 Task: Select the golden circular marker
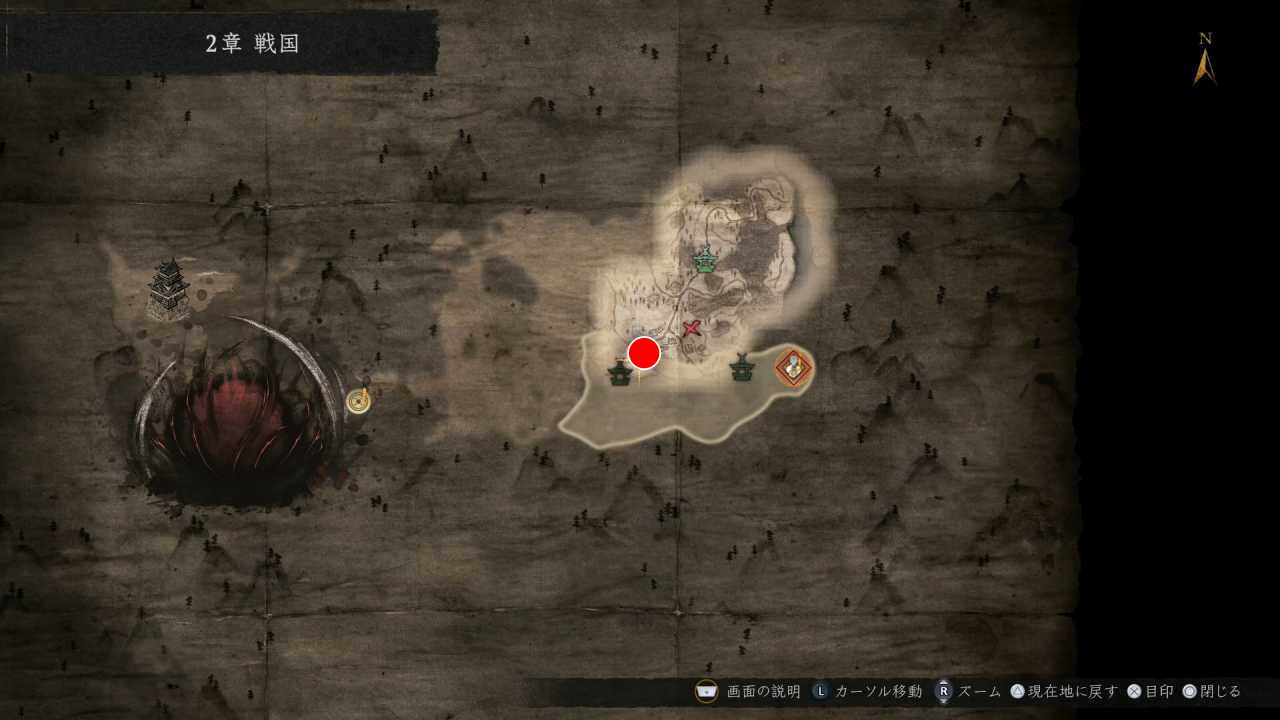click(x=358, y=401)
